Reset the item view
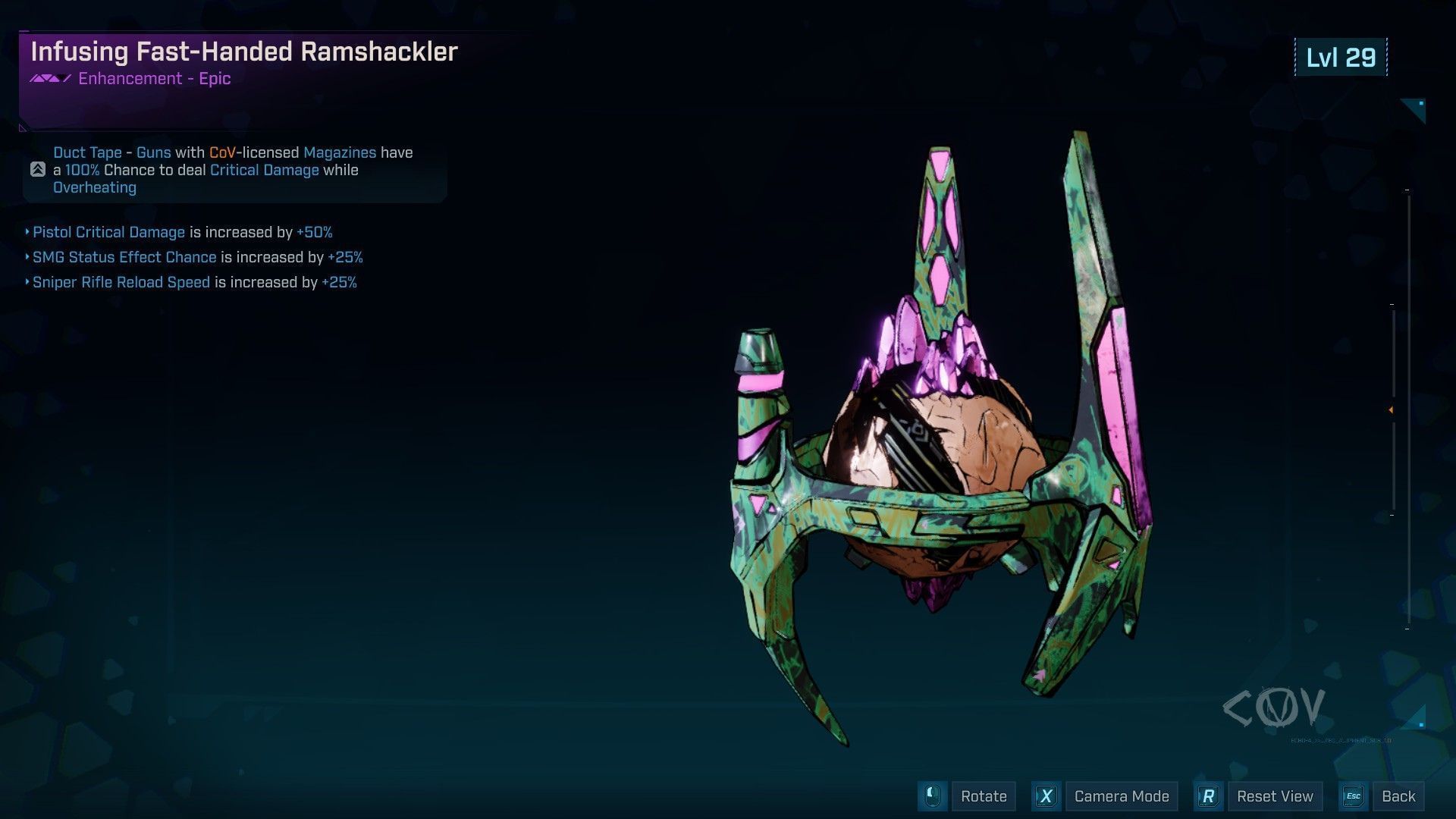 [x=1274, y=796]
